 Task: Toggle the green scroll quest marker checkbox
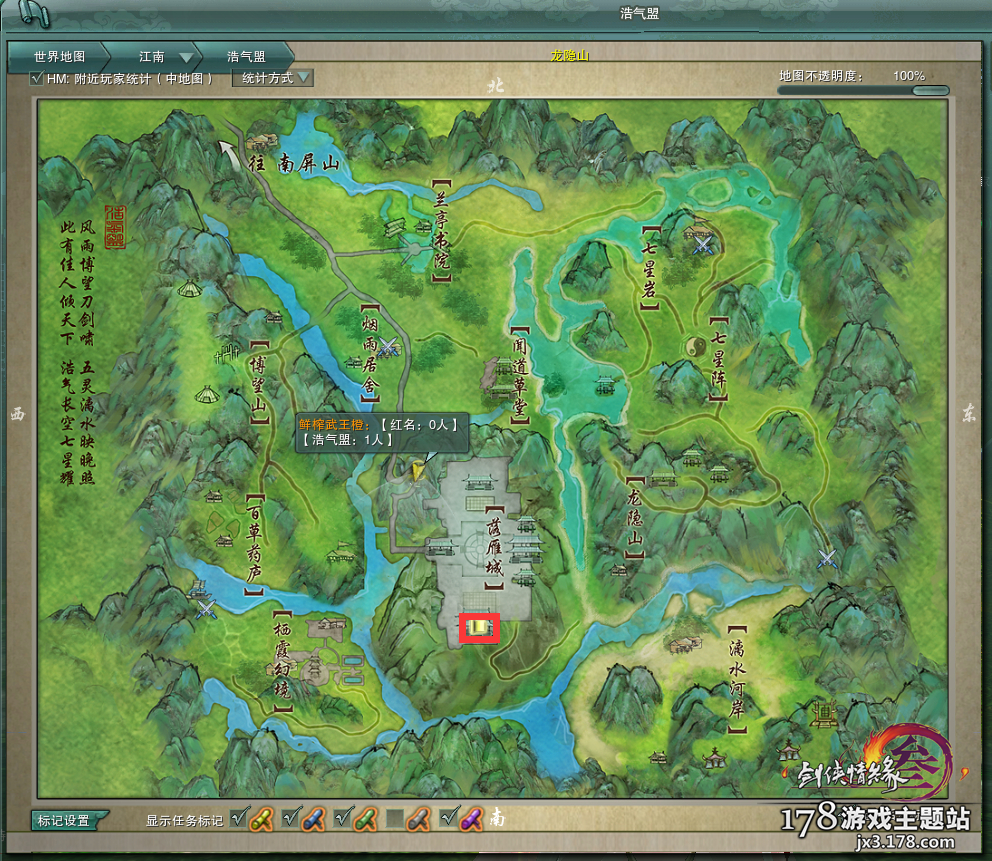click(343, 819)
